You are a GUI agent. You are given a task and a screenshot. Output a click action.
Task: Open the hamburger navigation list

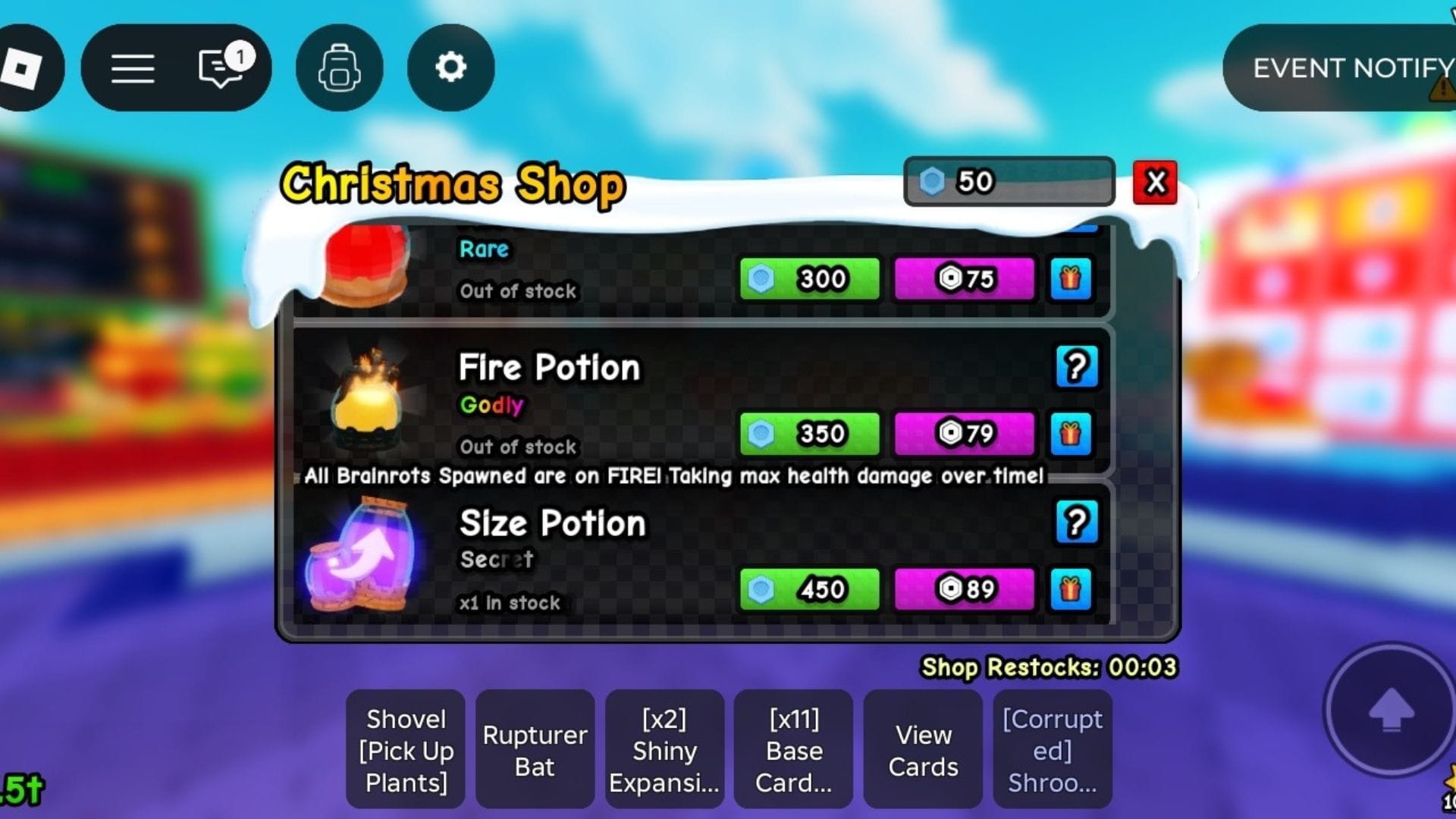[131, 67]
